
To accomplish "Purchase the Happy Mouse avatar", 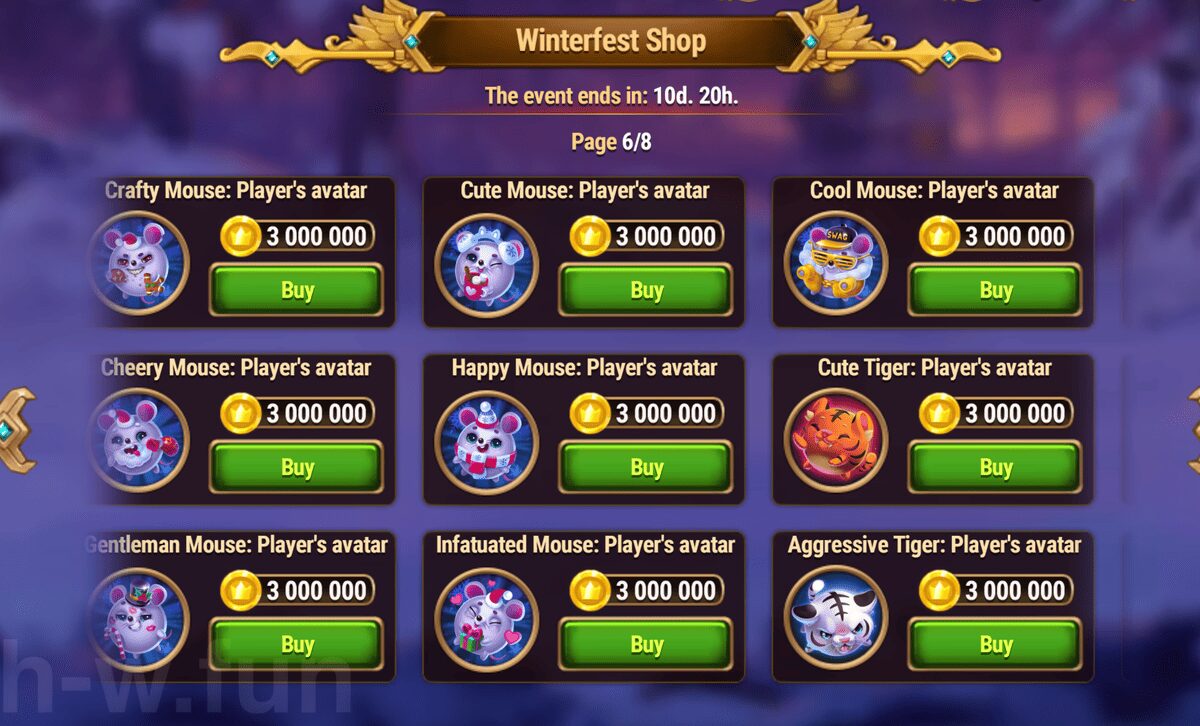I will (646, 467).
